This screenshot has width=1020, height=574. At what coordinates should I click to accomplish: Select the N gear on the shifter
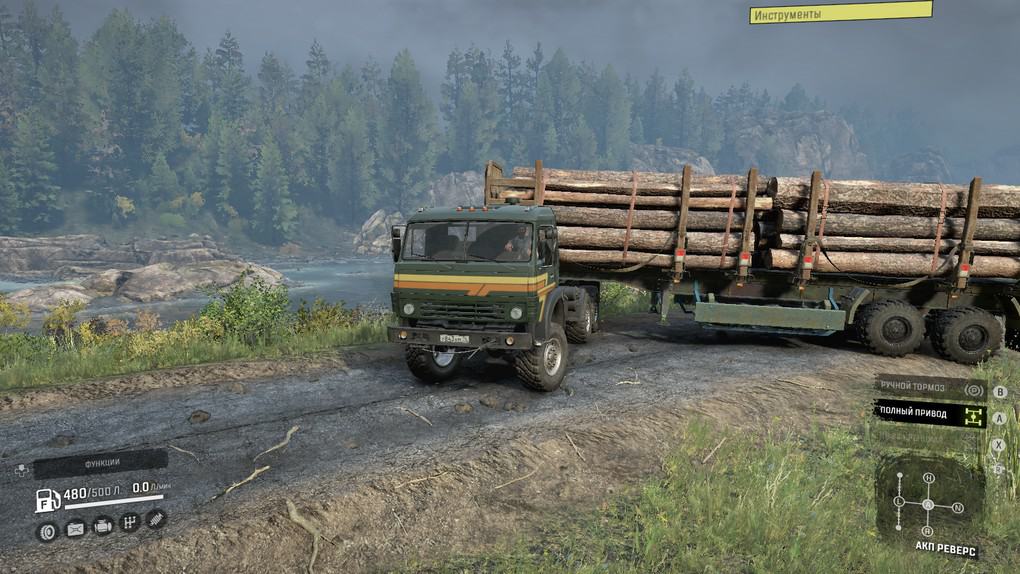pyautogui.click(x=959, y=508)
